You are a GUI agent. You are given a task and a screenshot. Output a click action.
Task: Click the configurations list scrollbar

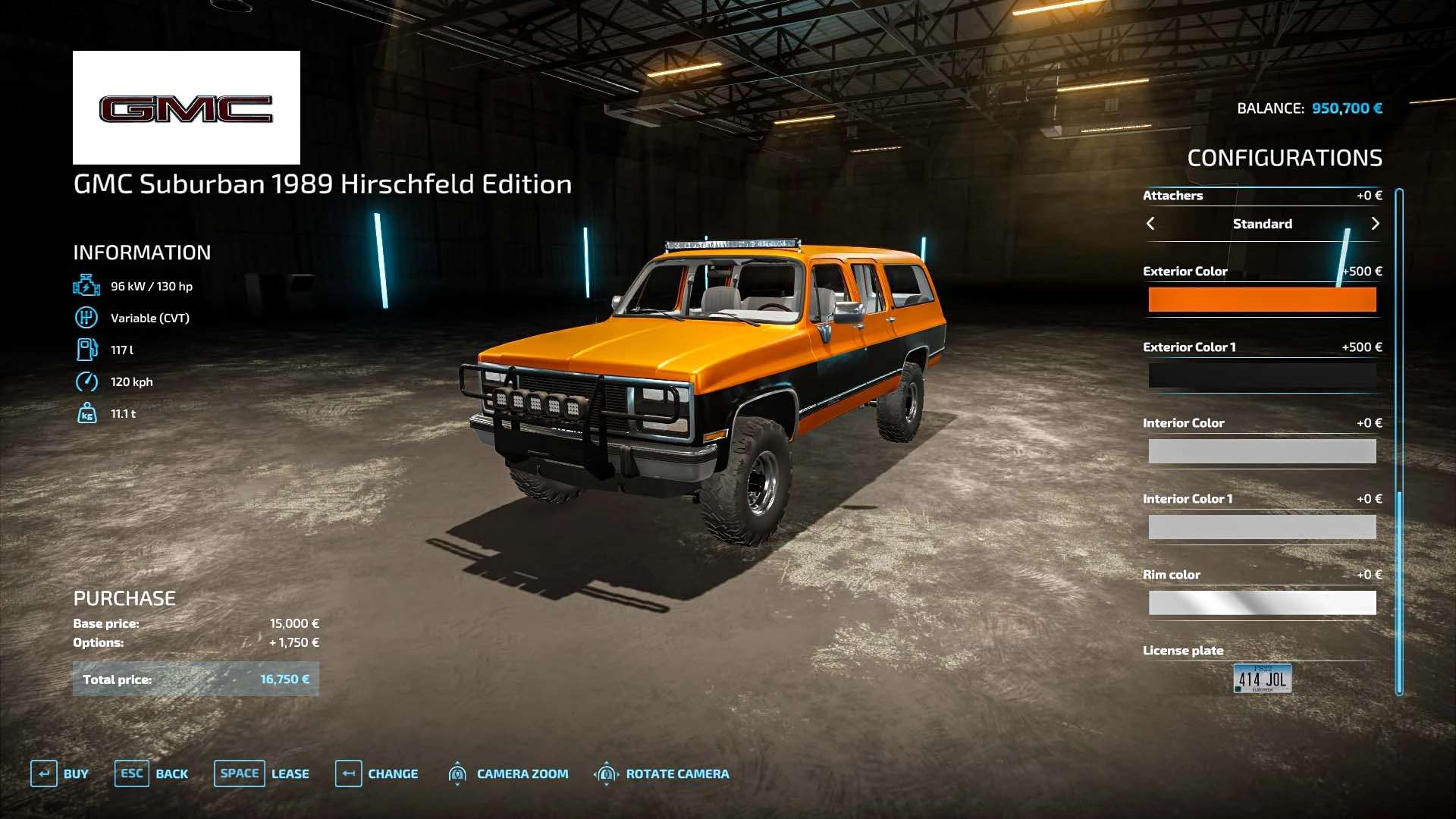click(1399, 440)
